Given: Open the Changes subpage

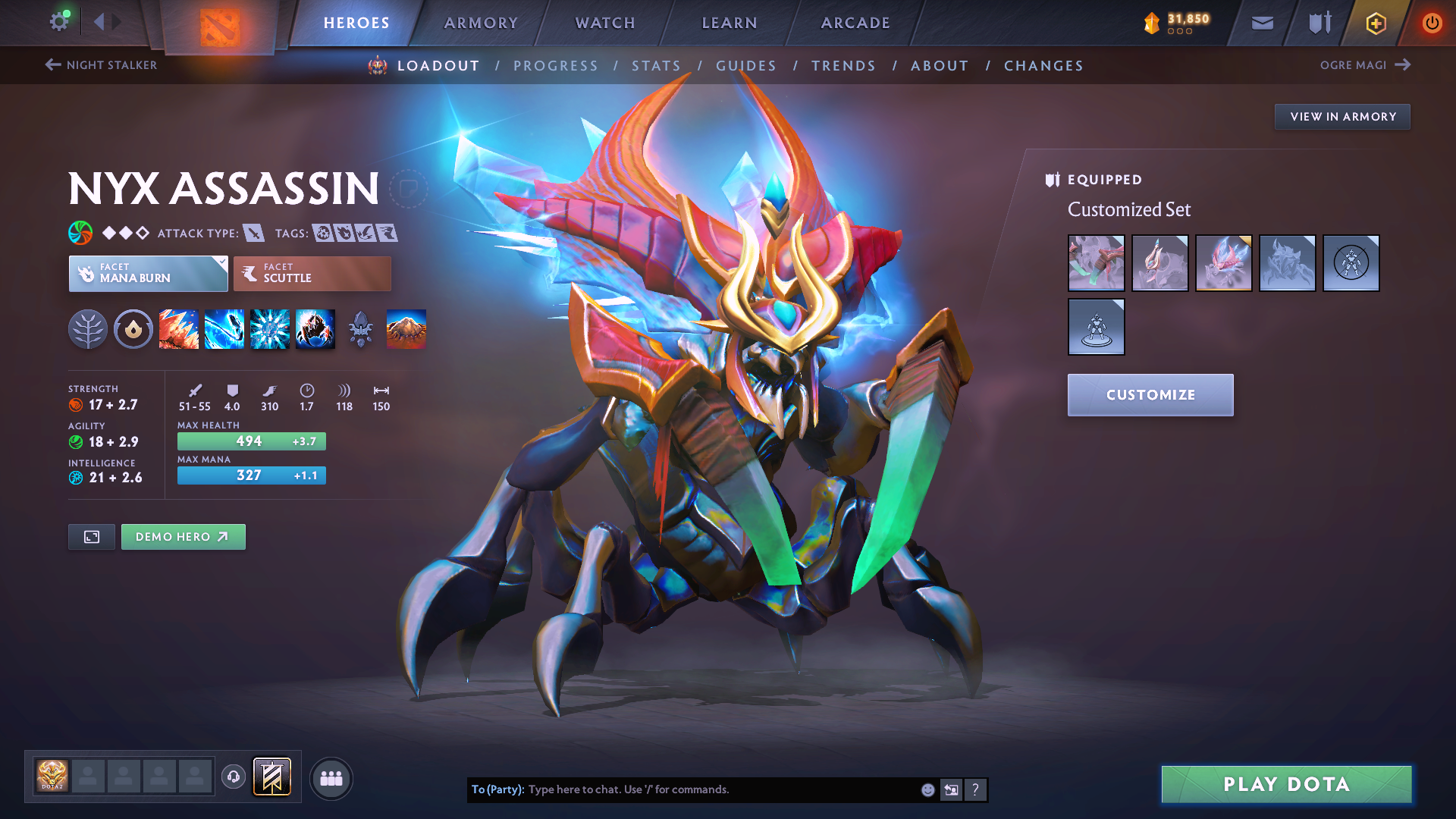Looking at the screenshot, I should click(1043, 66).
